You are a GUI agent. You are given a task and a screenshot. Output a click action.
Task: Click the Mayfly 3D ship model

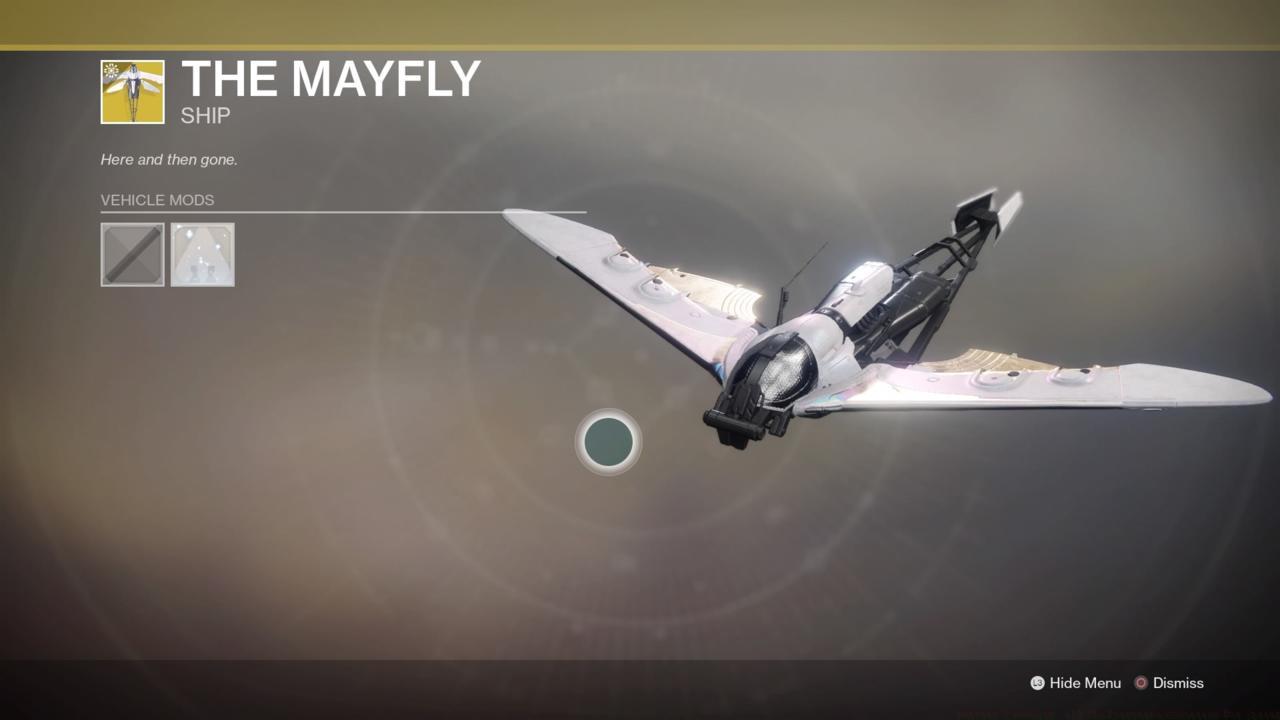(850, 330)
